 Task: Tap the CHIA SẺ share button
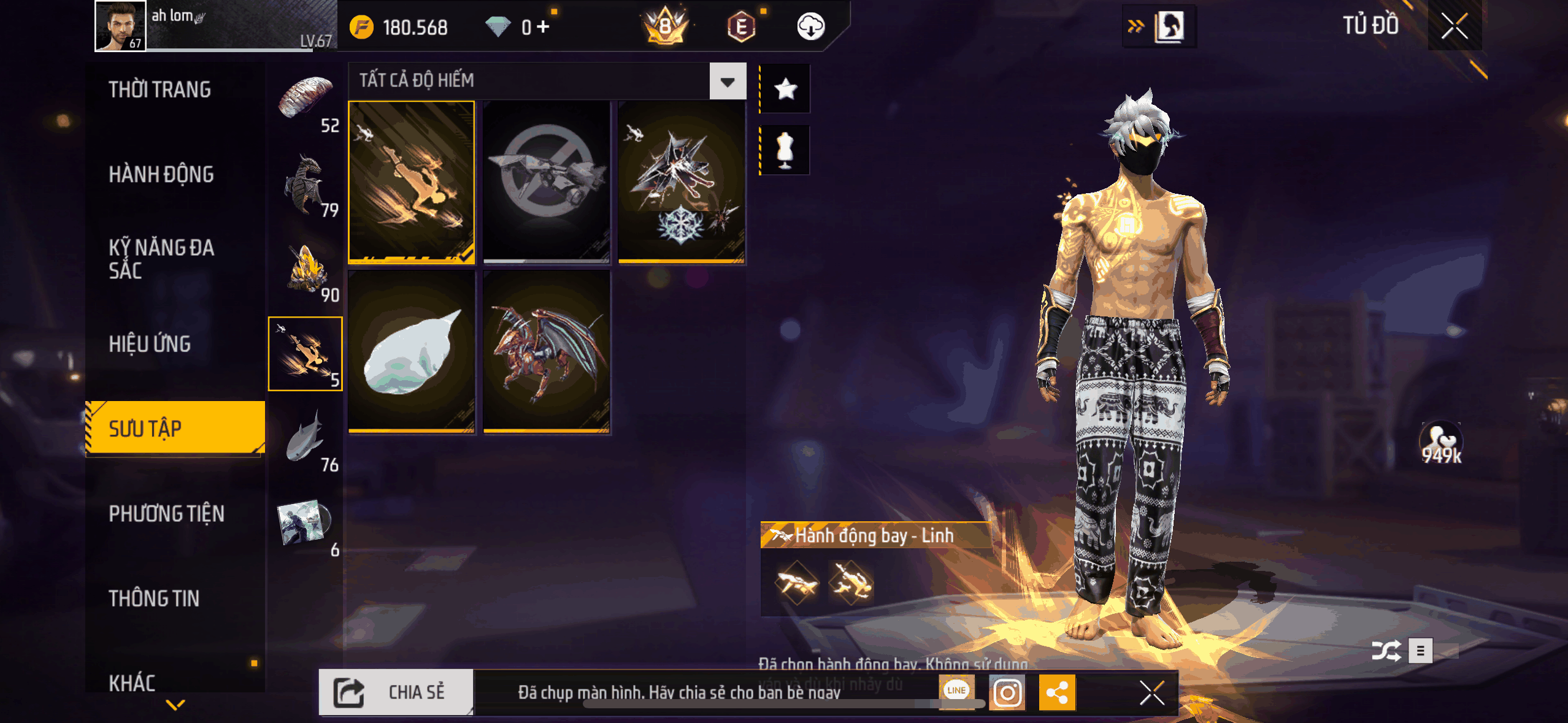coord(396,692)
